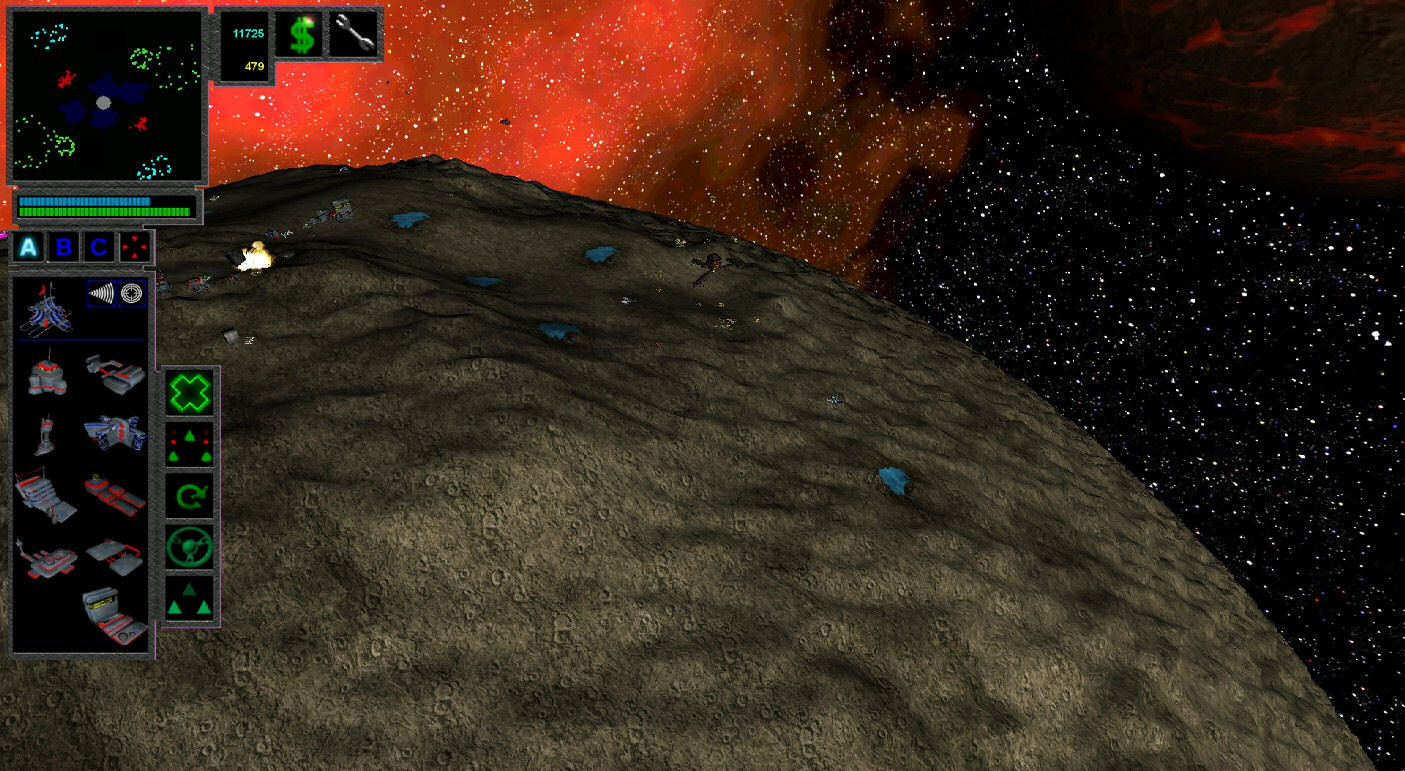The height and width of the screenshot is (771, 1405).
Task: Open the repair wrench tool
Action: click(356, 34)
